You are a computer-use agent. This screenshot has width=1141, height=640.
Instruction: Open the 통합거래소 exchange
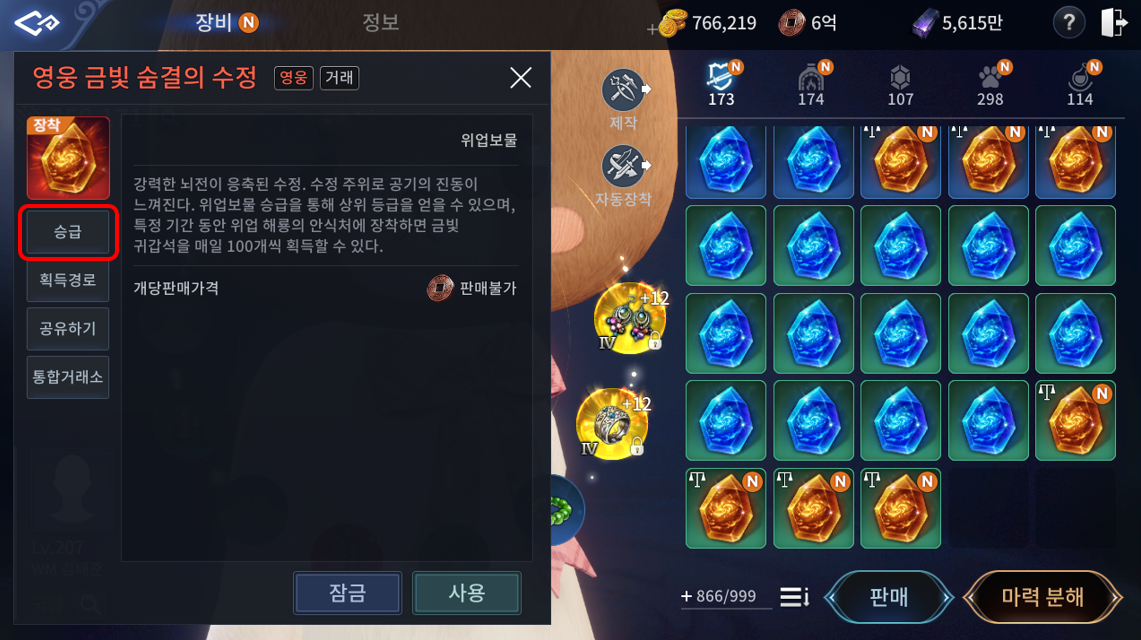68,377
